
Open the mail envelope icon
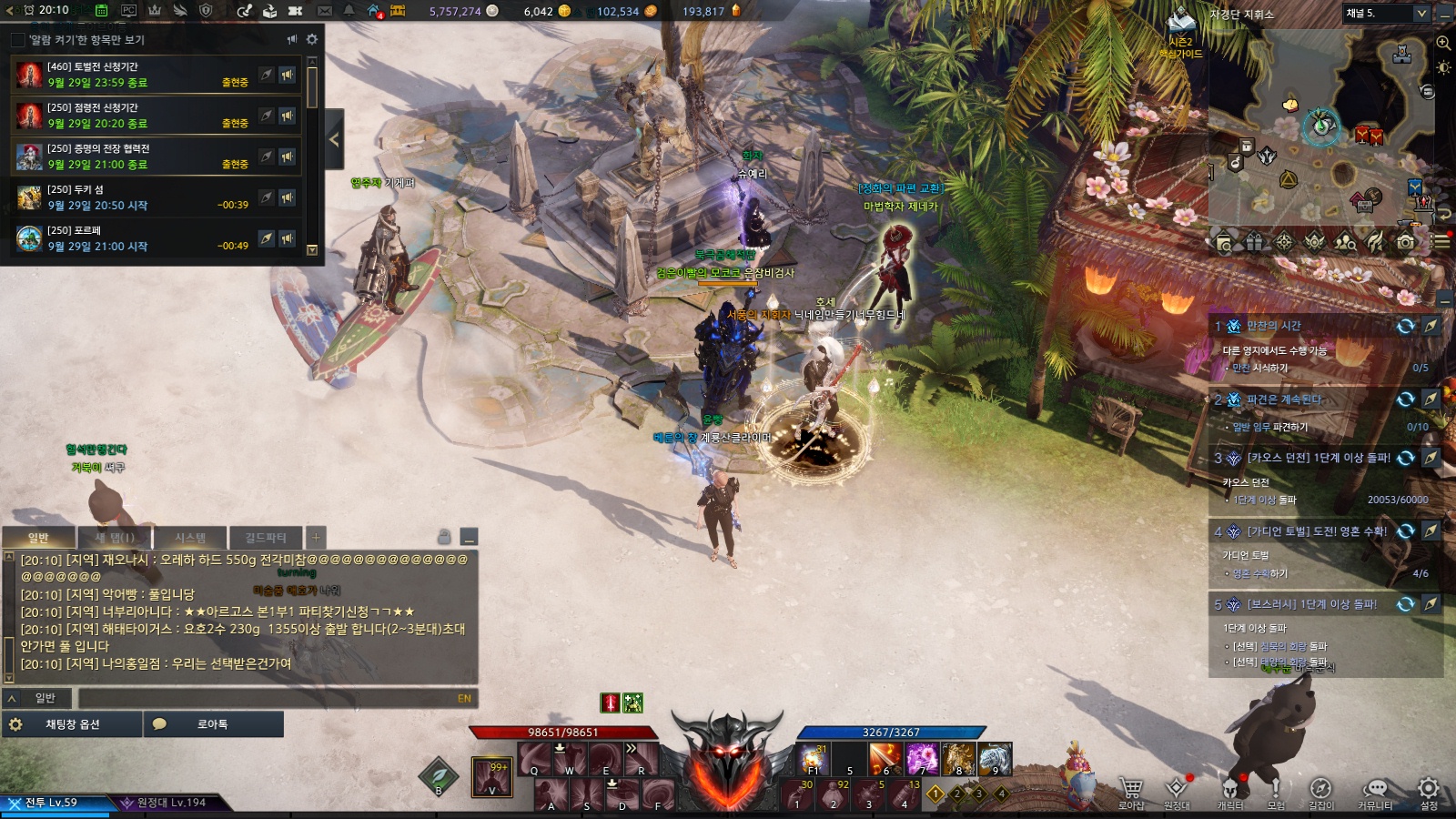point(325,11)
